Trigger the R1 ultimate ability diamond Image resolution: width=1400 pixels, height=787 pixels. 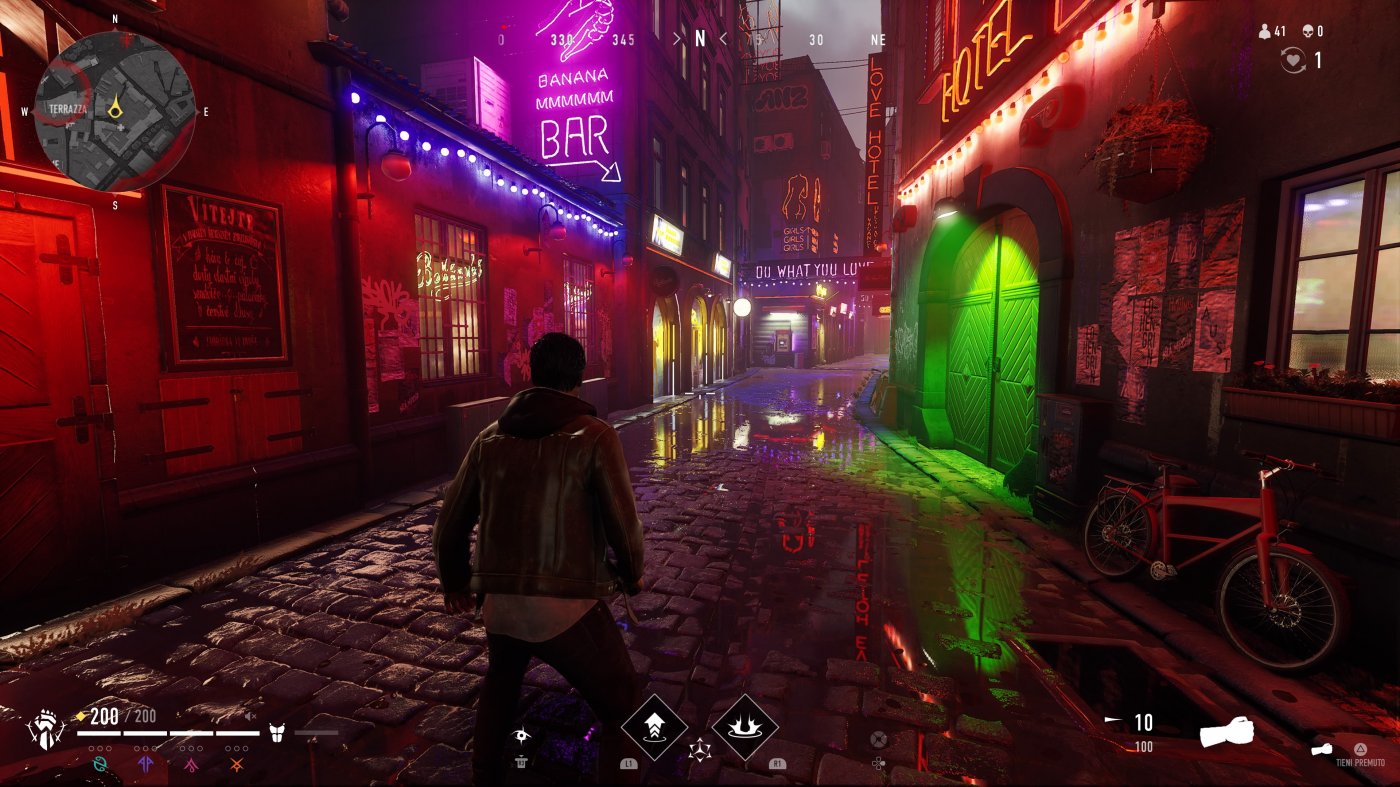click(745, 726)
